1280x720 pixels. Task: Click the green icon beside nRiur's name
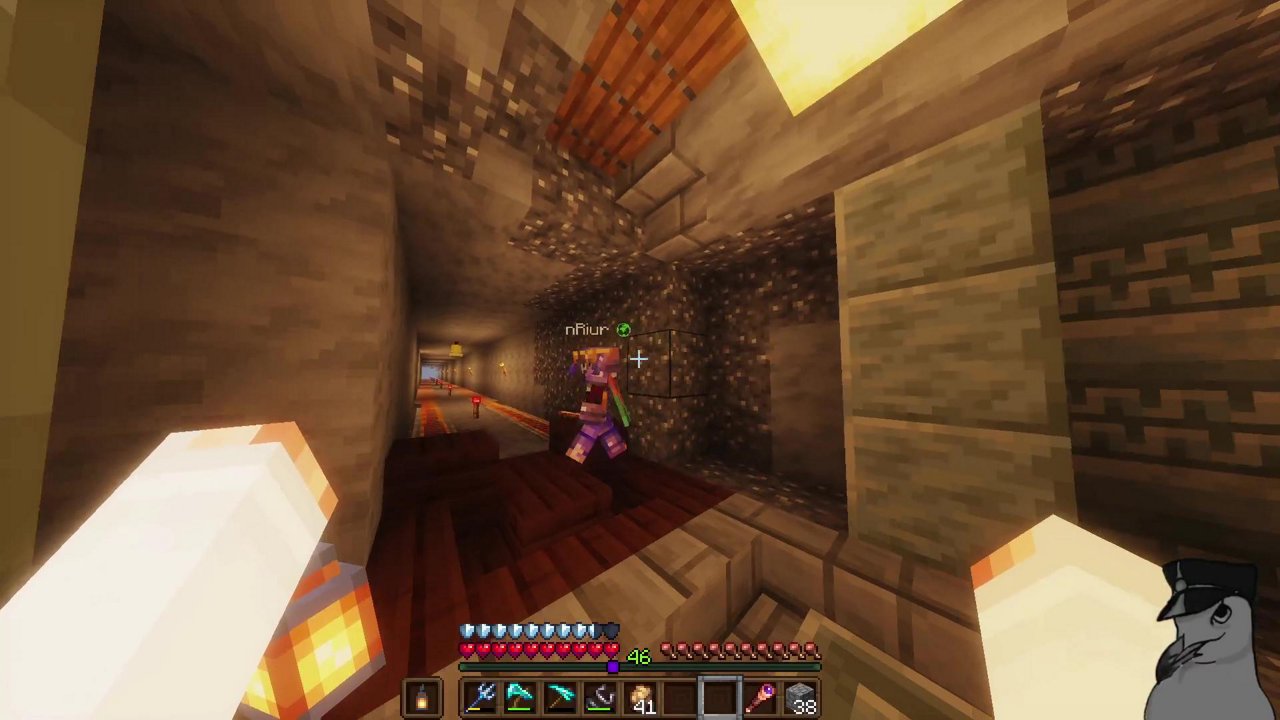pos(623,329)
